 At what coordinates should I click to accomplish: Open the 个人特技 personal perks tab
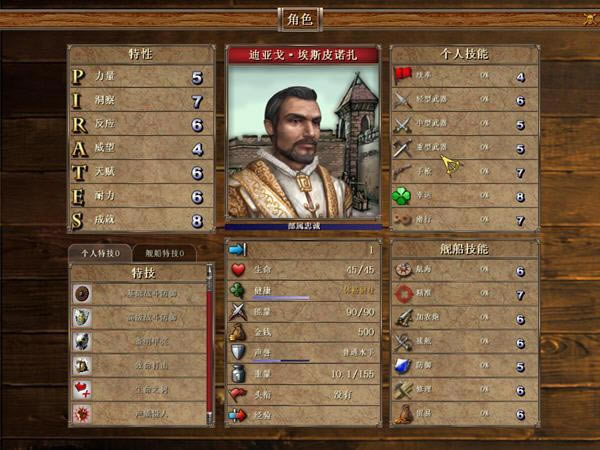coord(100,254)
